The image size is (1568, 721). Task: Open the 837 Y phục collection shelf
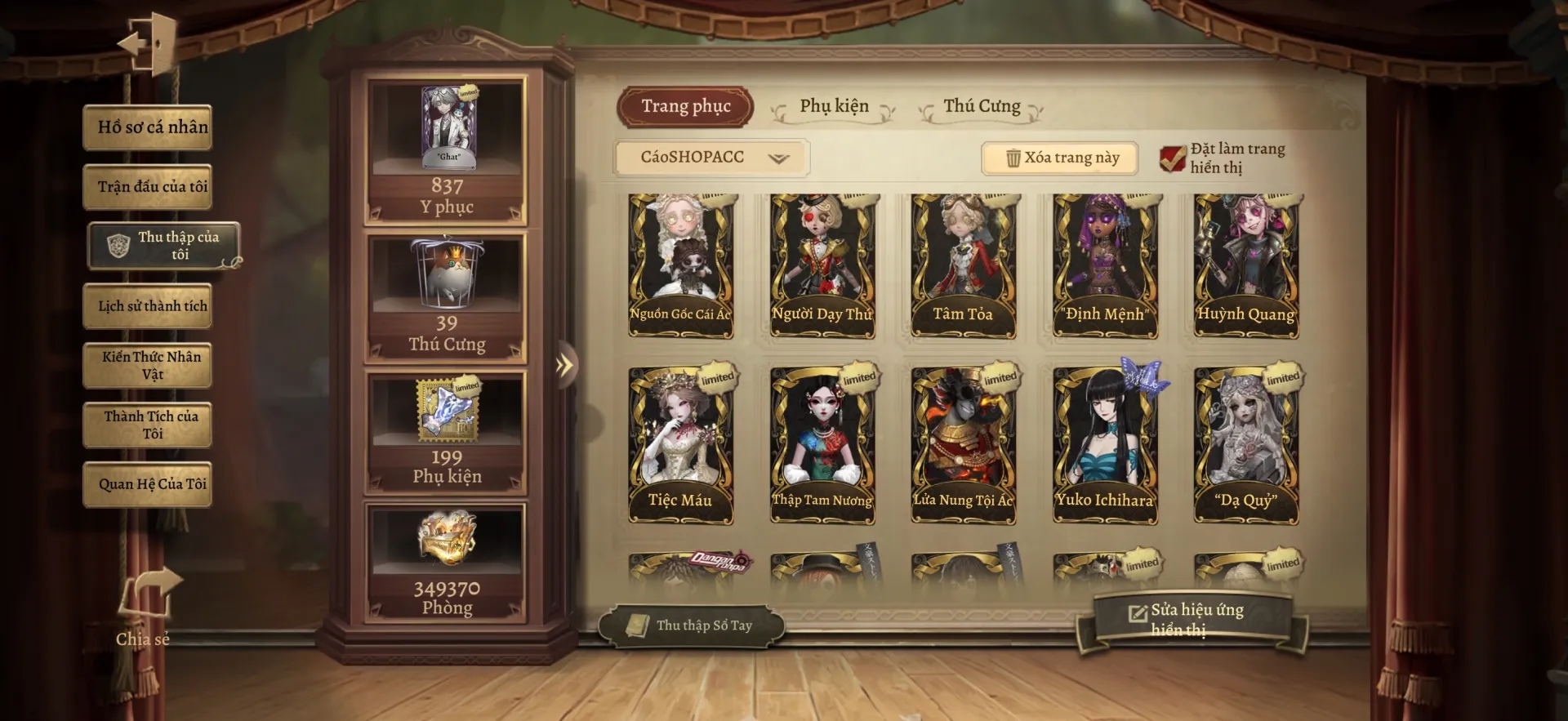(x=447, y=151)
